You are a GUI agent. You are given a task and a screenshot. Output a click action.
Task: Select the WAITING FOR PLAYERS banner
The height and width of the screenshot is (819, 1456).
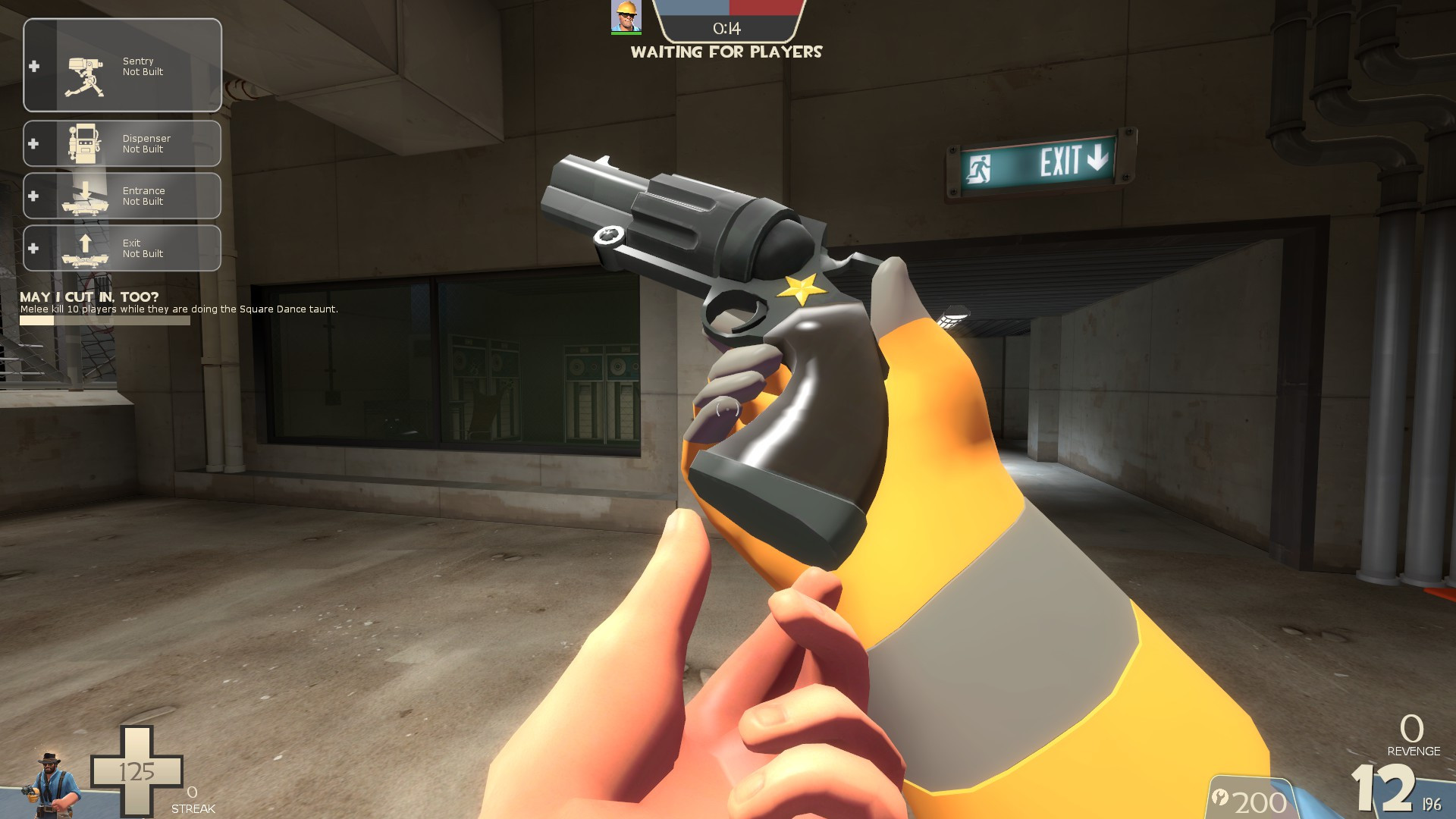click(726, 52)
